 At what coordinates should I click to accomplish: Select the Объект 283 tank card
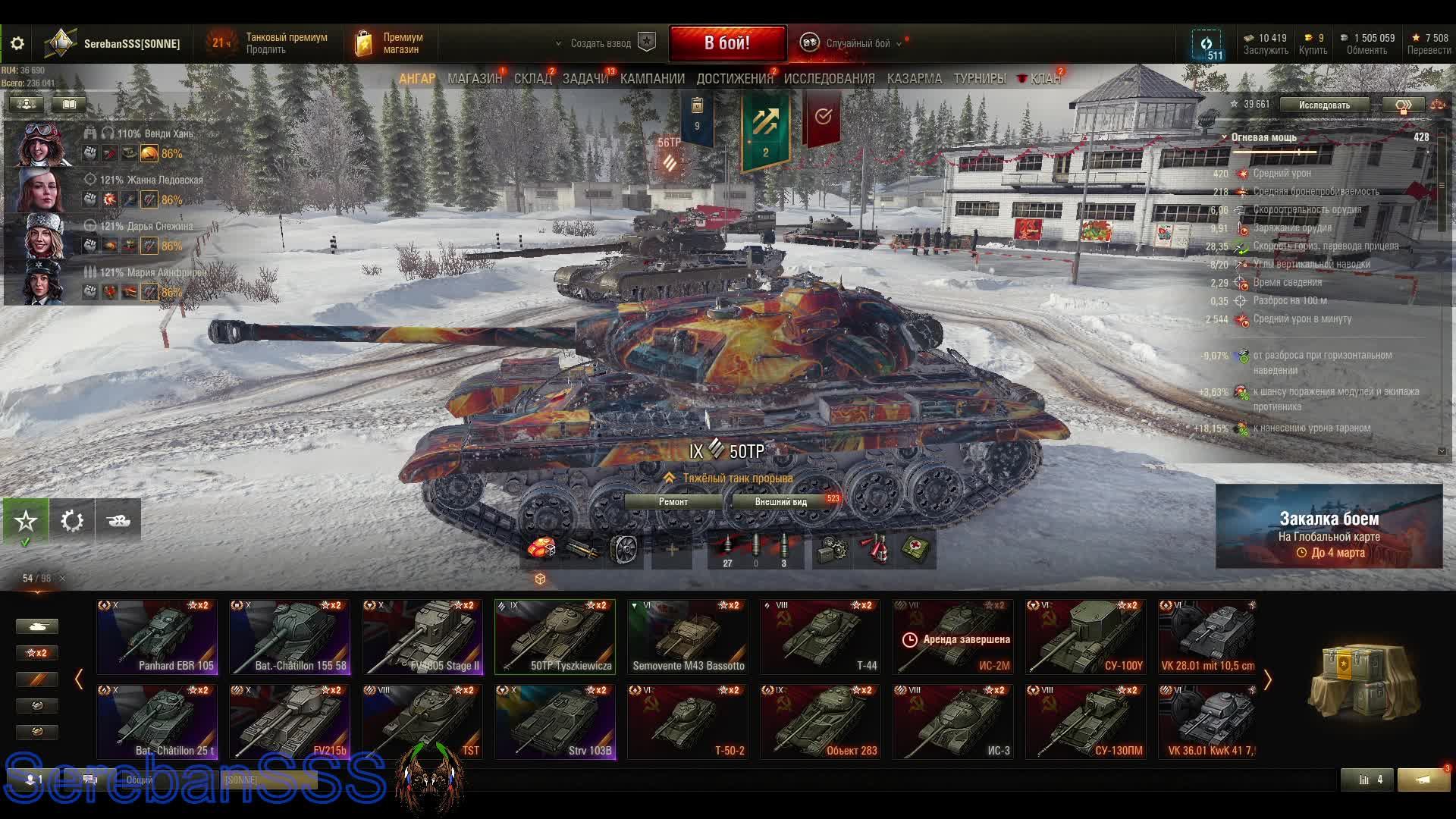(x=821, y=722)
